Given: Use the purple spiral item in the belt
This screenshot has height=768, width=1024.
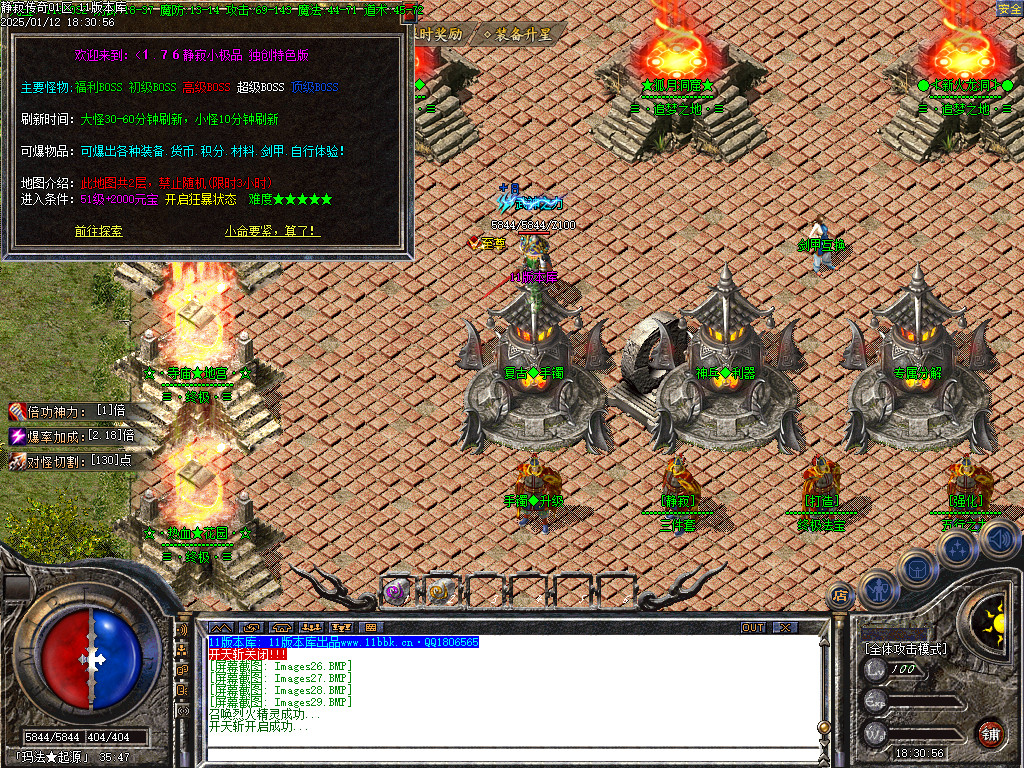Looking at the screenshot, I should (397, 592).
